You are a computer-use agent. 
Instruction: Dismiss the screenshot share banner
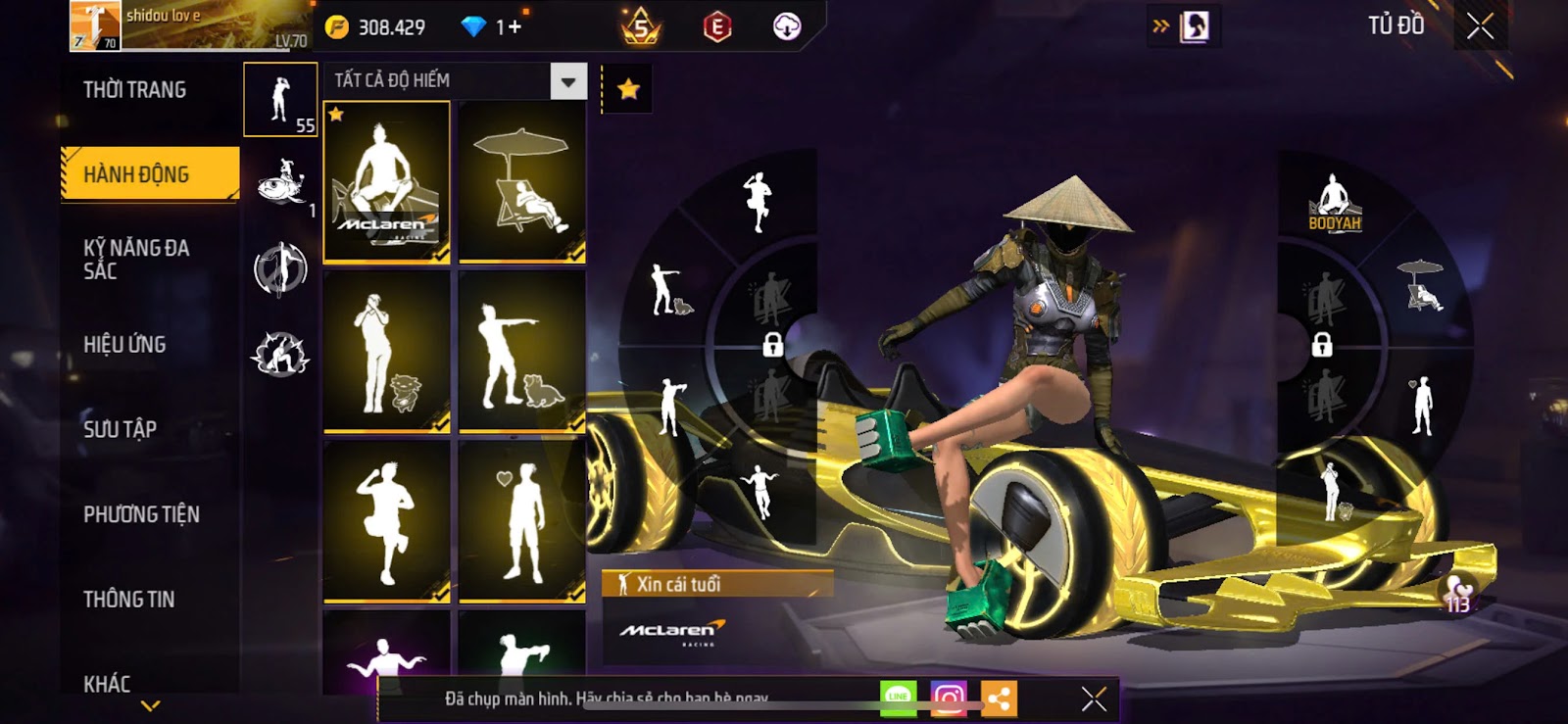(1094, 699)
